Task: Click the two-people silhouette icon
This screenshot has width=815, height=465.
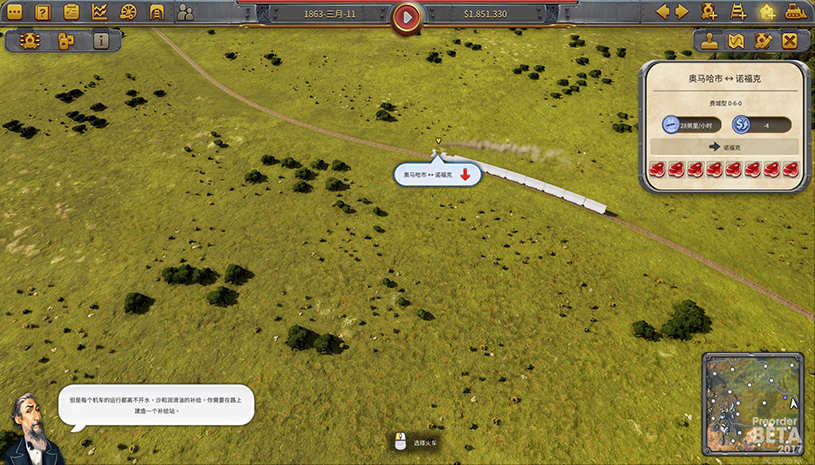Action: point(186,13)
